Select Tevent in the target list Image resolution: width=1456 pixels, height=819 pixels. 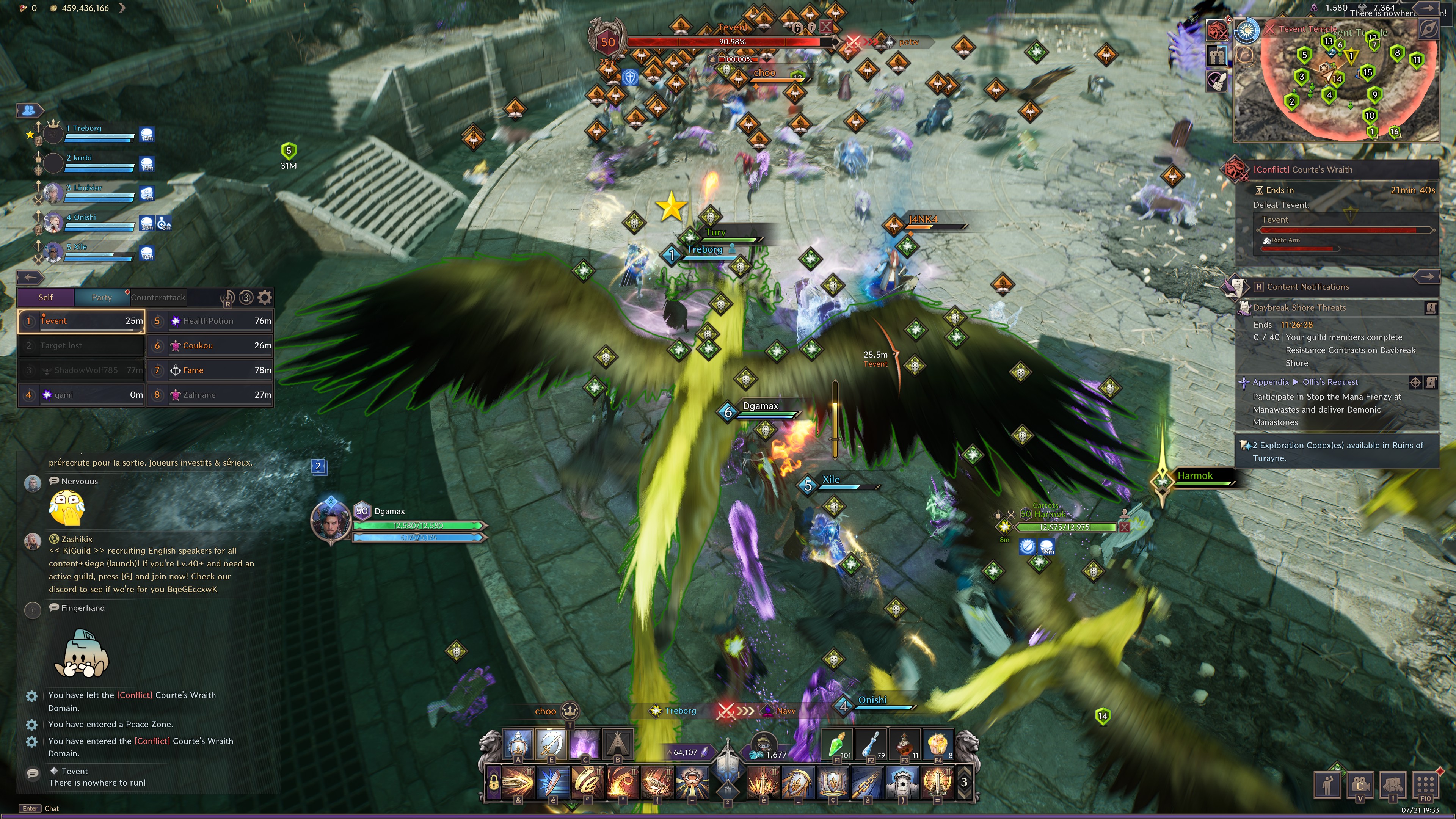tap(82, 321)
